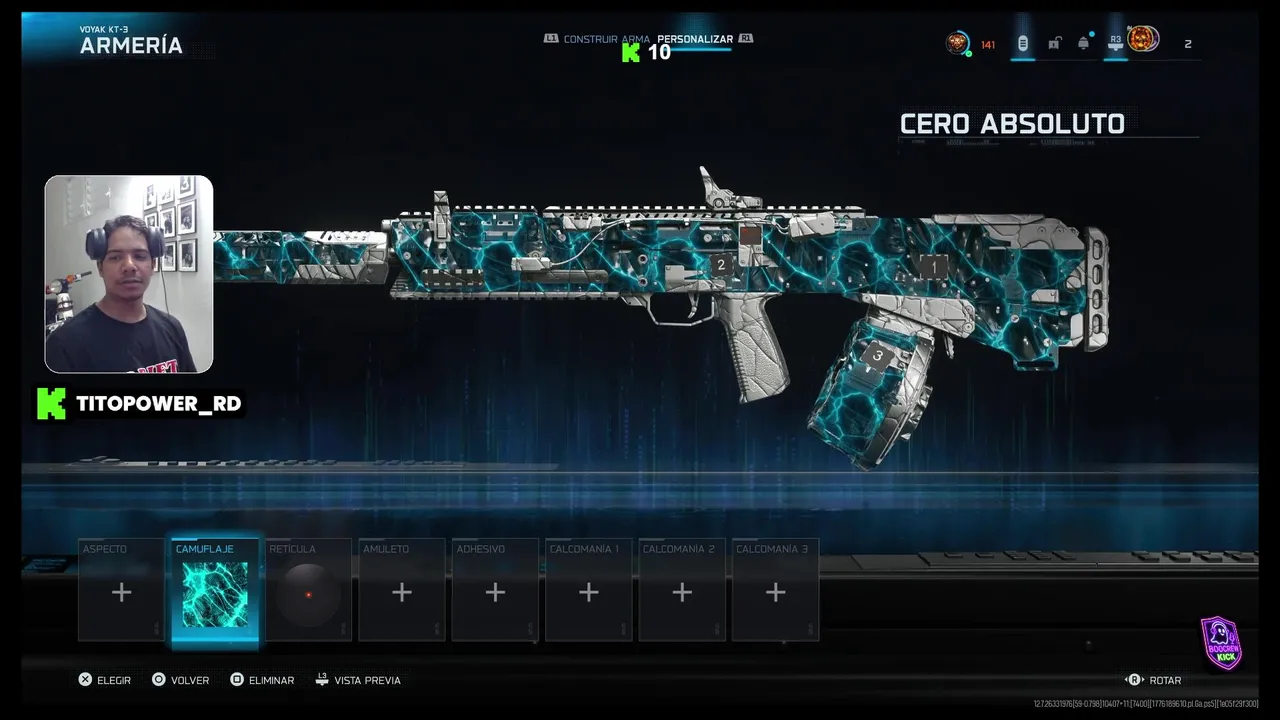Screen dimensions: 1280x720
Task: Open the Amuleto slot
Action: click(x=401, y=591)
